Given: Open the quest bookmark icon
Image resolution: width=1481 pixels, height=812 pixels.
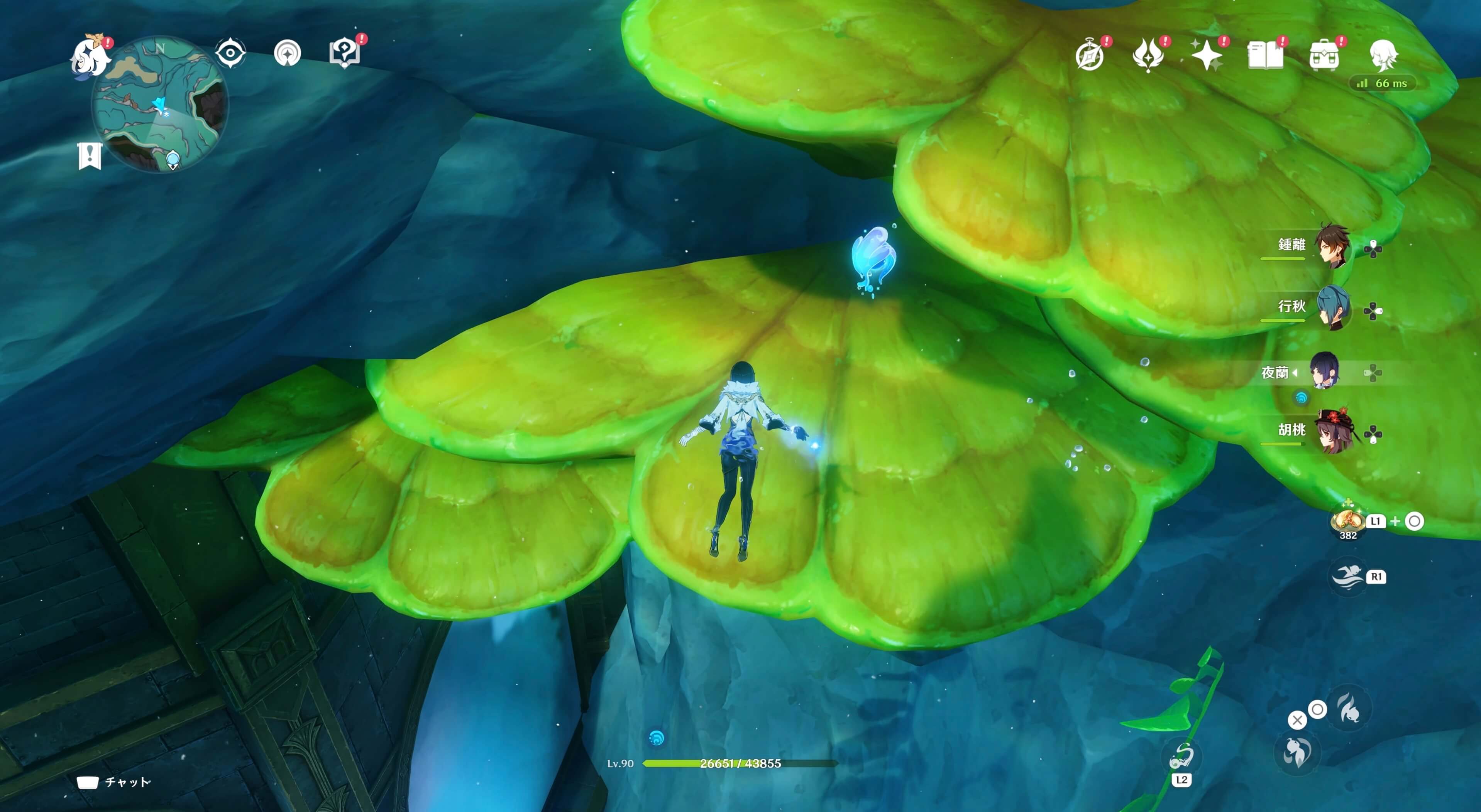Looking at the screenshot, I should (x=90, y=156).
